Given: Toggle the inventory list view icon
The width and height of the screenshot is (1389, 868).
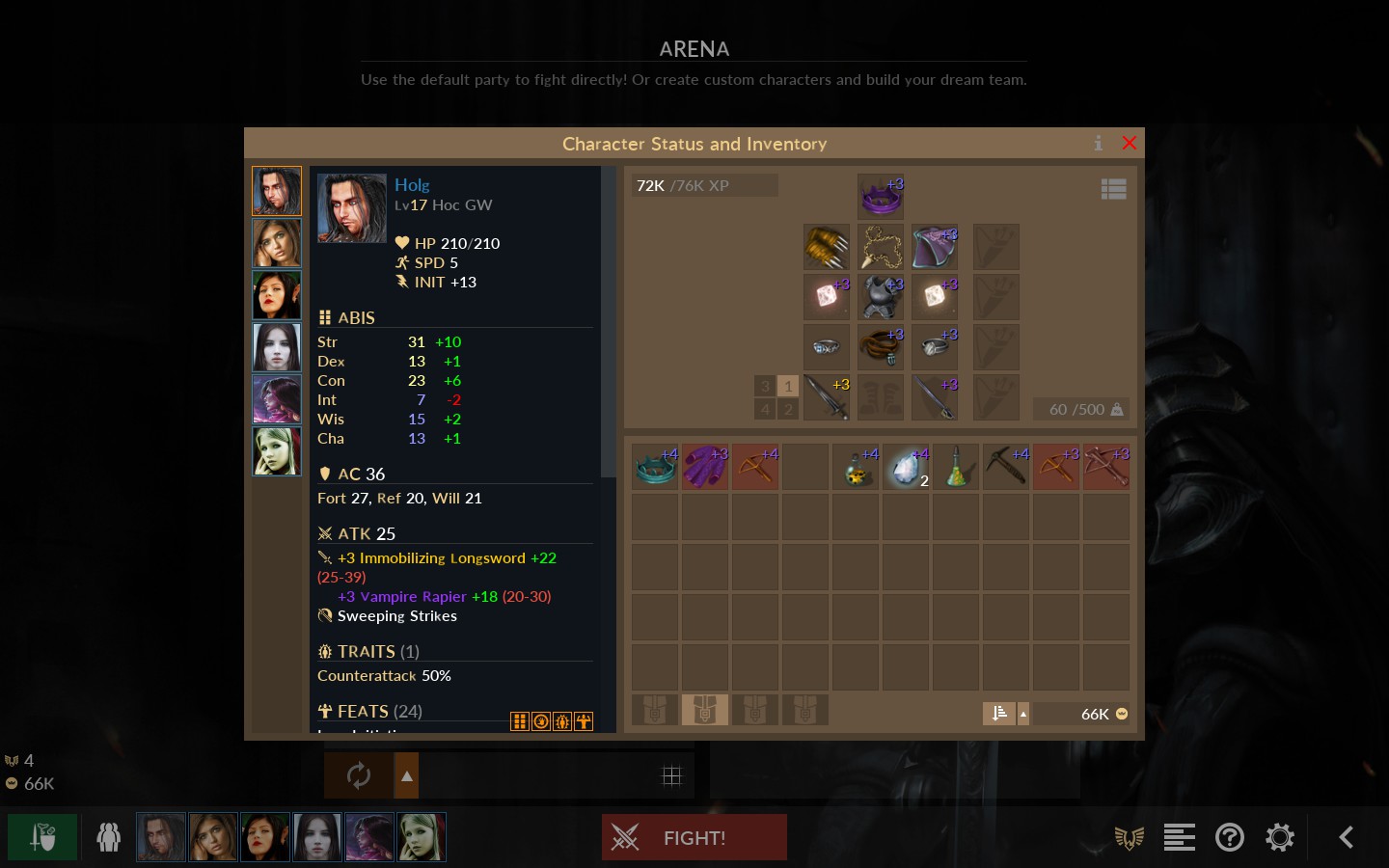Looking at the screenshot, I should point(1113,189).
